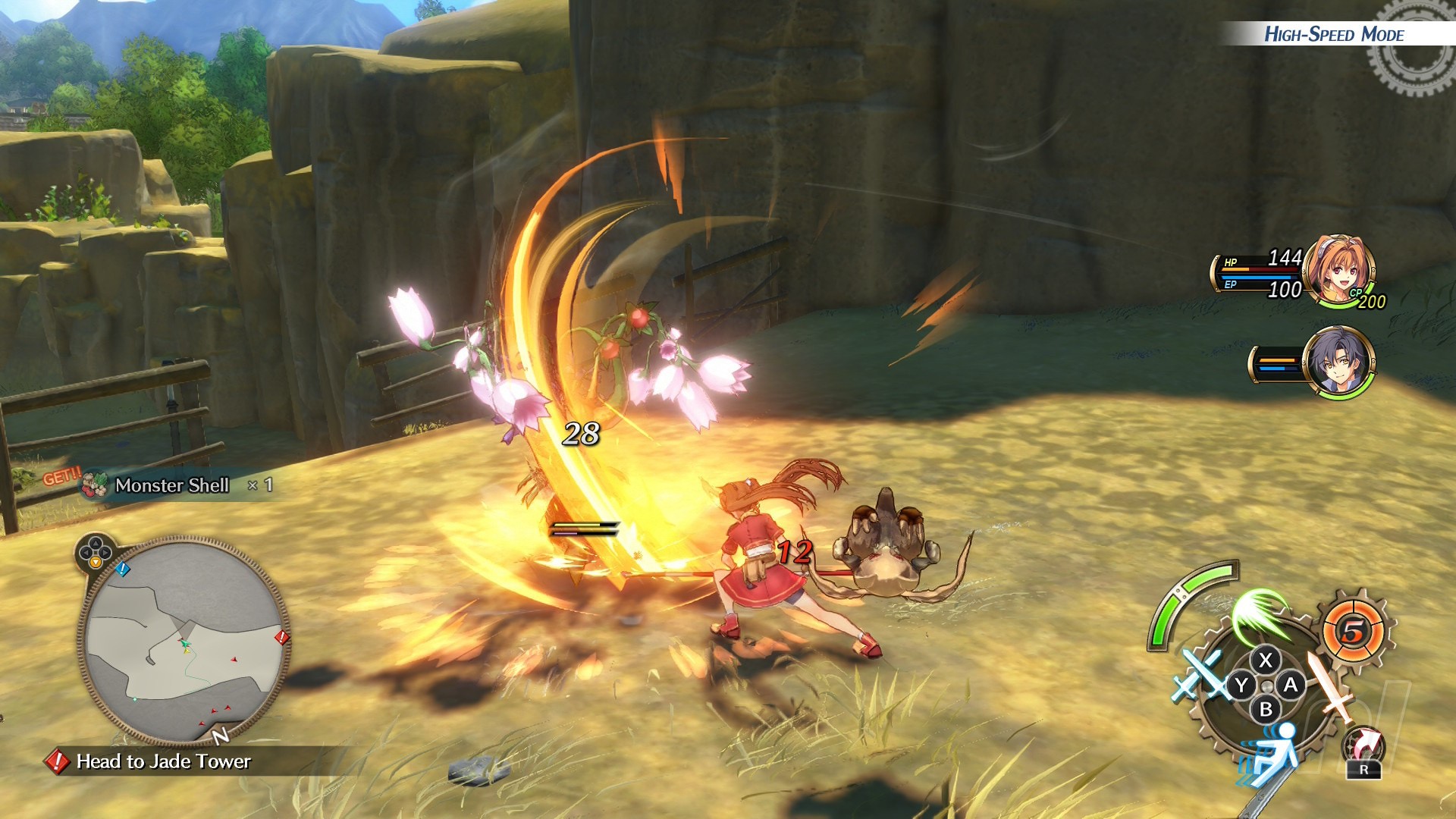Select the orange-haired girl's party portrait
This screenshot has width=1456, height=819.
tap(1340, 271)
